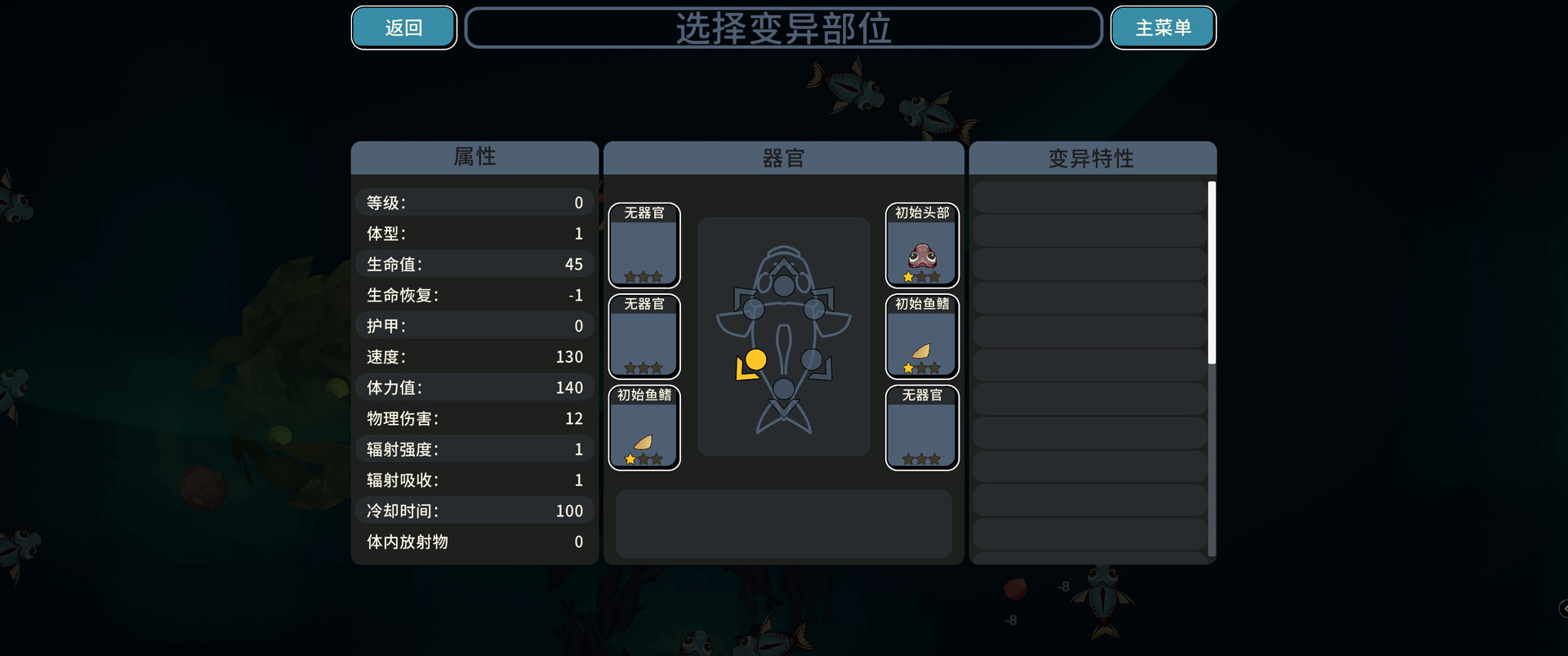Select the fish's head circle on the diagram
Image resolution: width=1568 pixels, height=656 pixels.
pyautogui.click(x=782, y=286)
